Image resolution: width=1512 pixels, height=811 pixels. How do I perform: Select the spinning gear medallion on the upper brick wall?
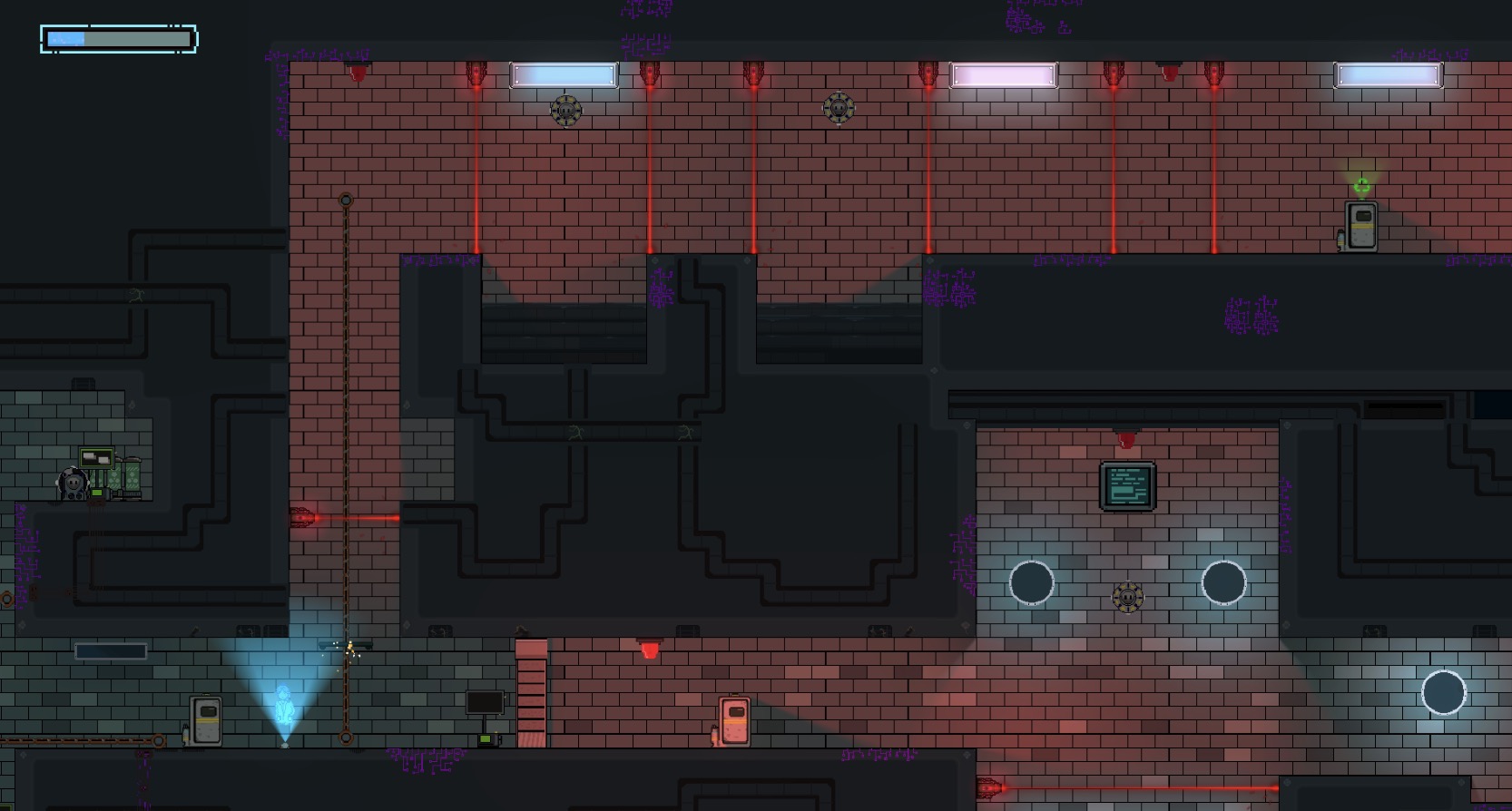coord(565,111)
